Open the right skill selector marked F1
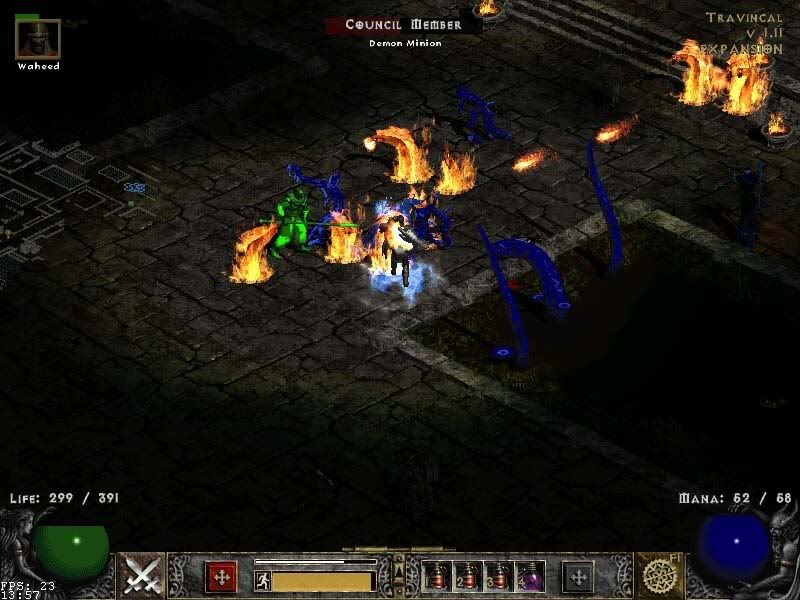The image size is (800, 600). click(x=658, y=575)
